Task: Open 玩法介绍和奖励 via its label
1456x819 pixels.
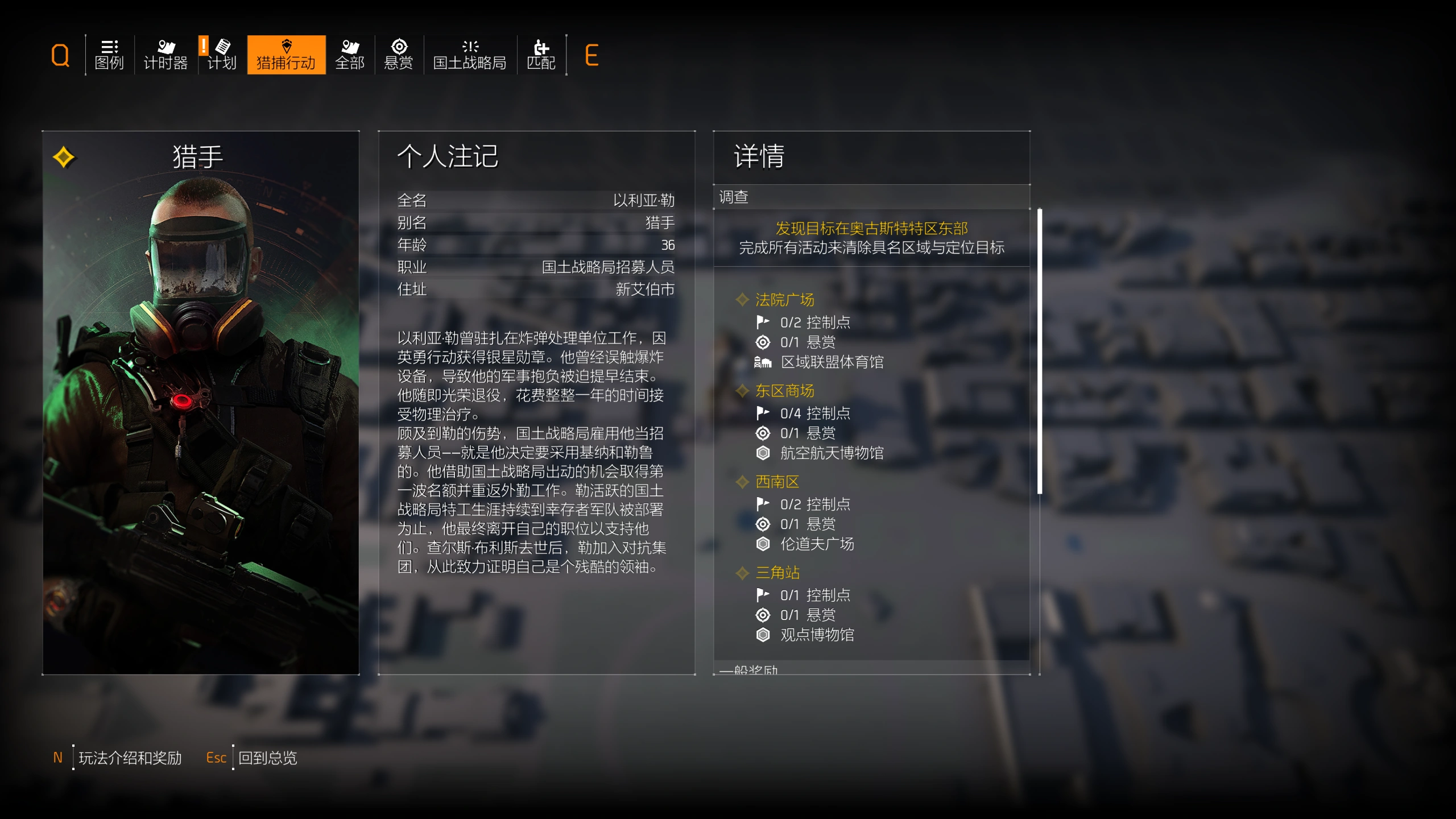Action: (x=130, y=758)
